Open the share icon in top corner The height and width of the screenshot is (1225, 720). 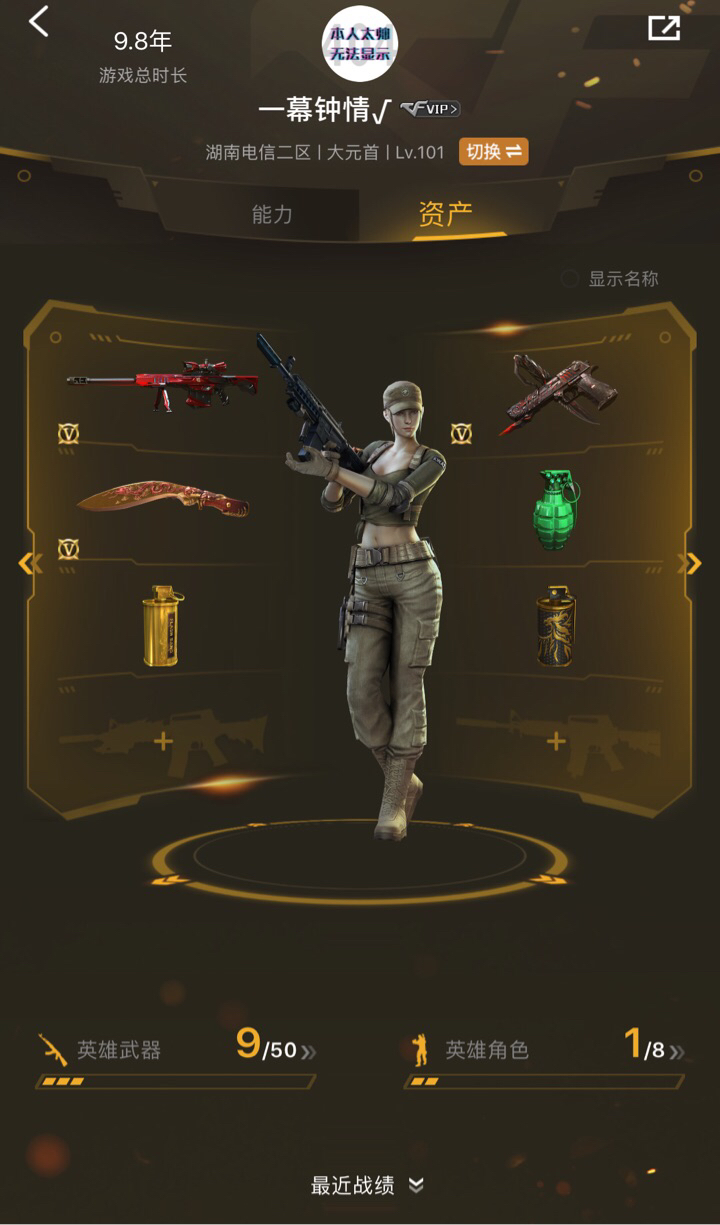point(664,28)
